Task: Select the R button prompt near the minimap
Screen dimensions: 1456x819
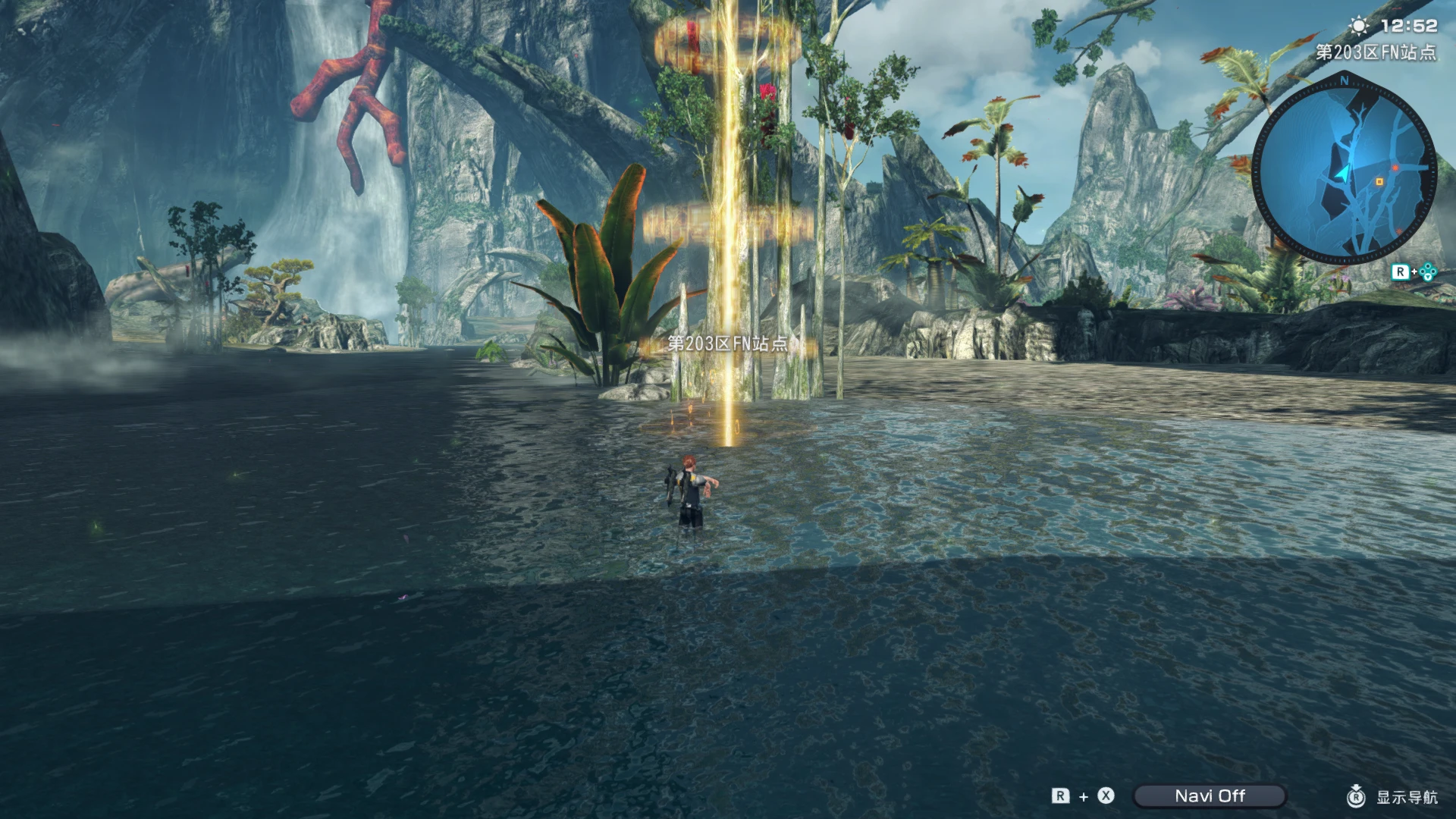Action: click(1401, 270)
